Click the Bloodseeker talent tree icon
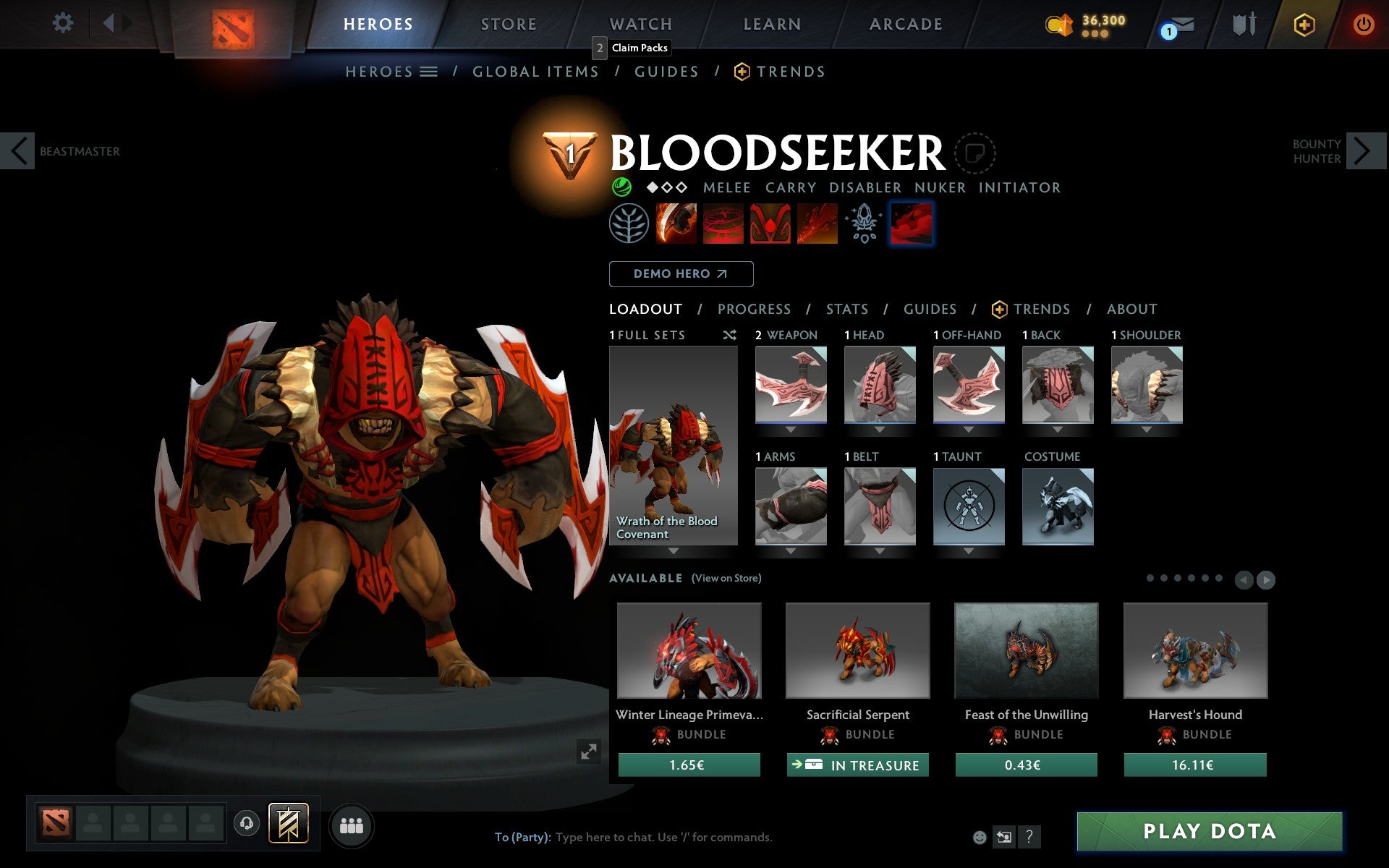This screenshot has width=1389, height=868. pyautogui.click(x=630, y=224)
